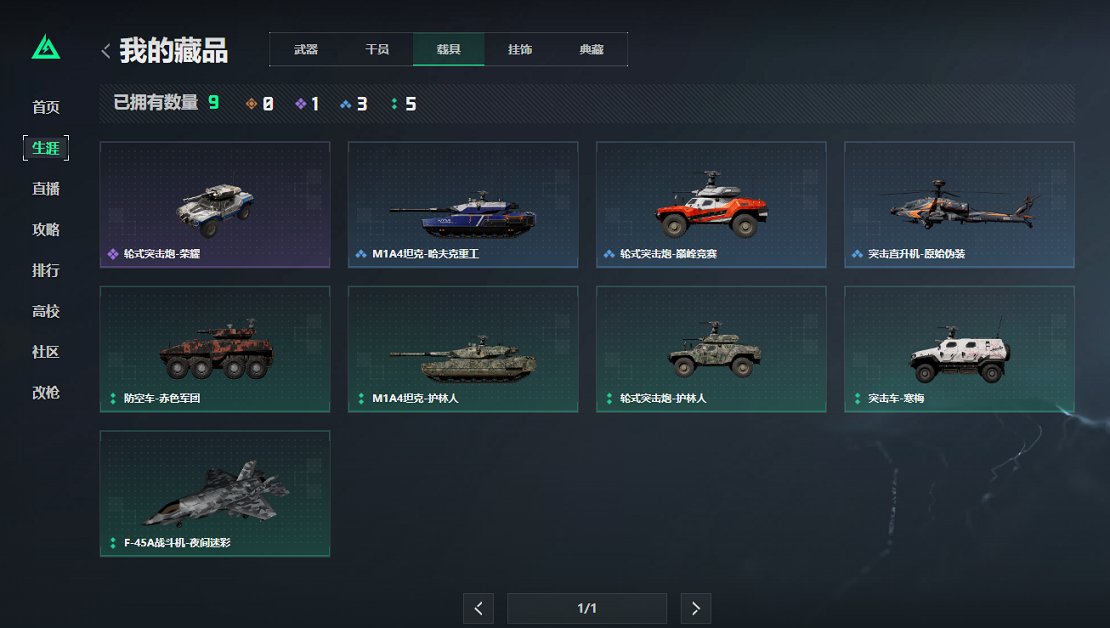The height and width of the screenshot is (628, 1110).
Task: Select 排行 from the sidebar
Action: (46, 271)
